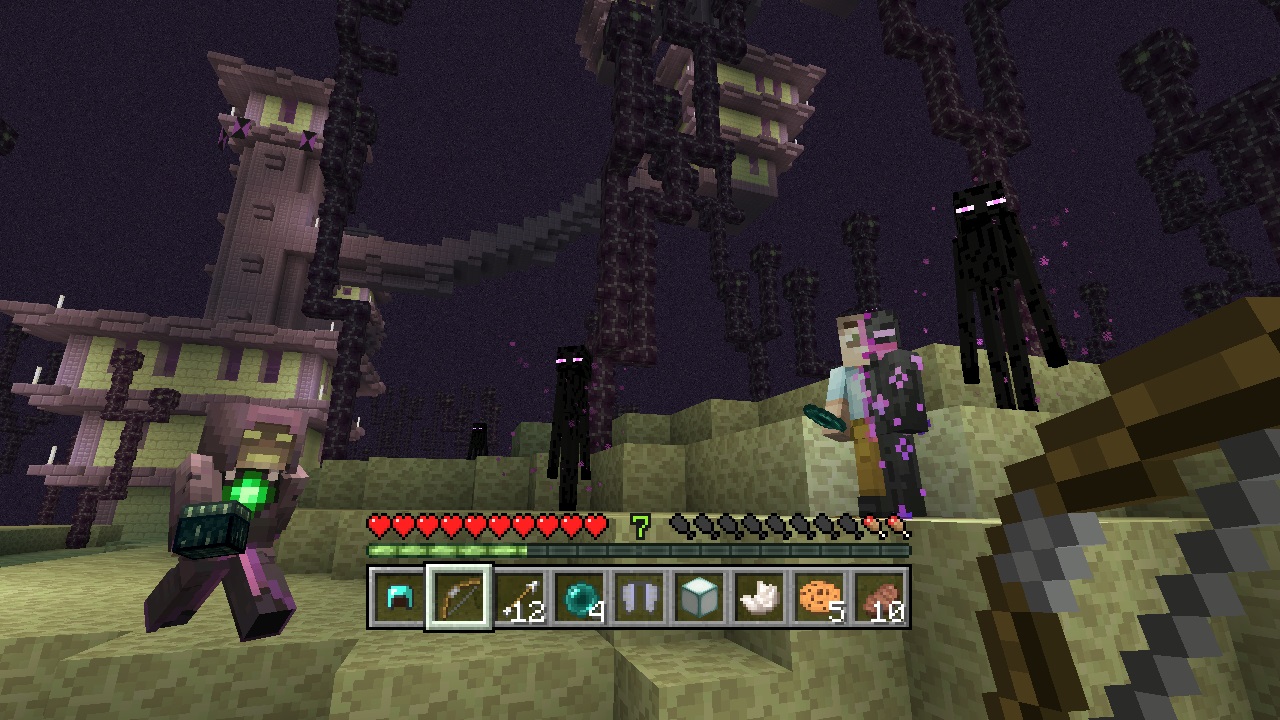Select the stack of 5 cookies
This screenshot has height=720, width=1280.
pyautogui.click(x=818, y=599)
